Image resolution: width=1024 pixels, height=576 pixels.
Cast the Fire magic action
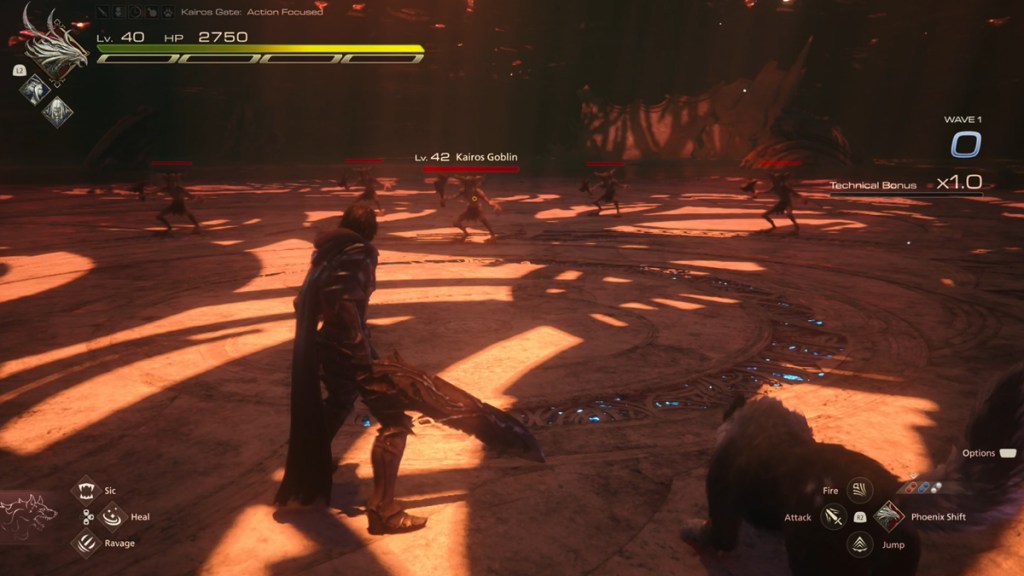[x=859, y=490]
